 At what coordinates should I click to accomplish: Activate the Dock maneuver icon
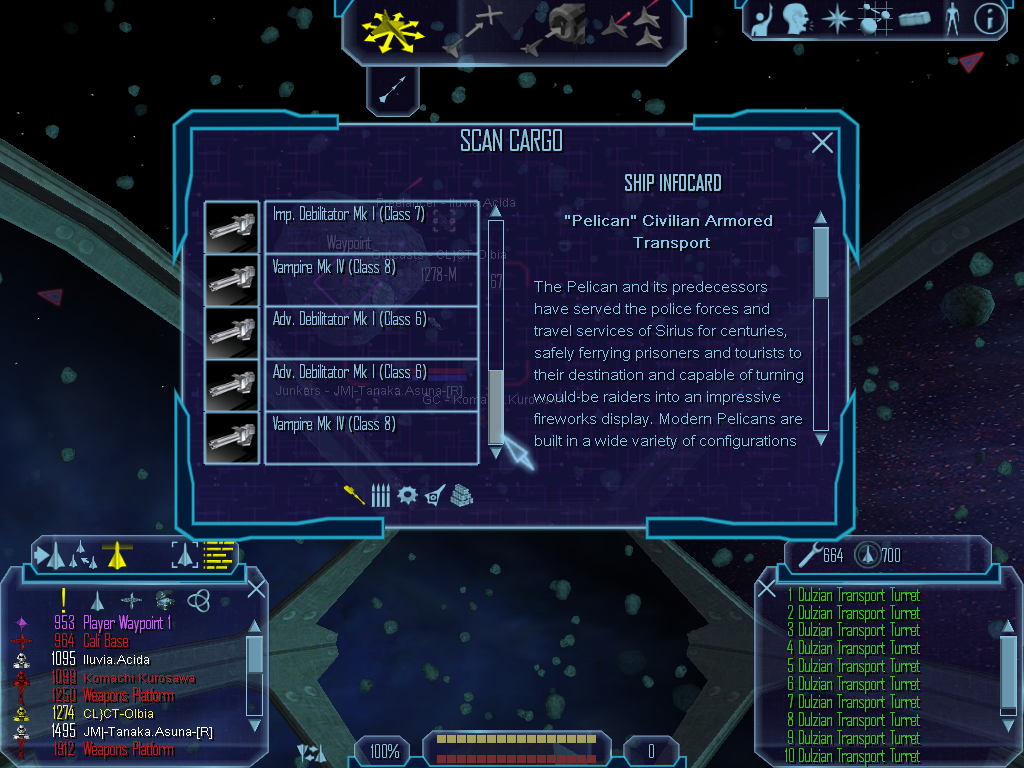point(558,29)
